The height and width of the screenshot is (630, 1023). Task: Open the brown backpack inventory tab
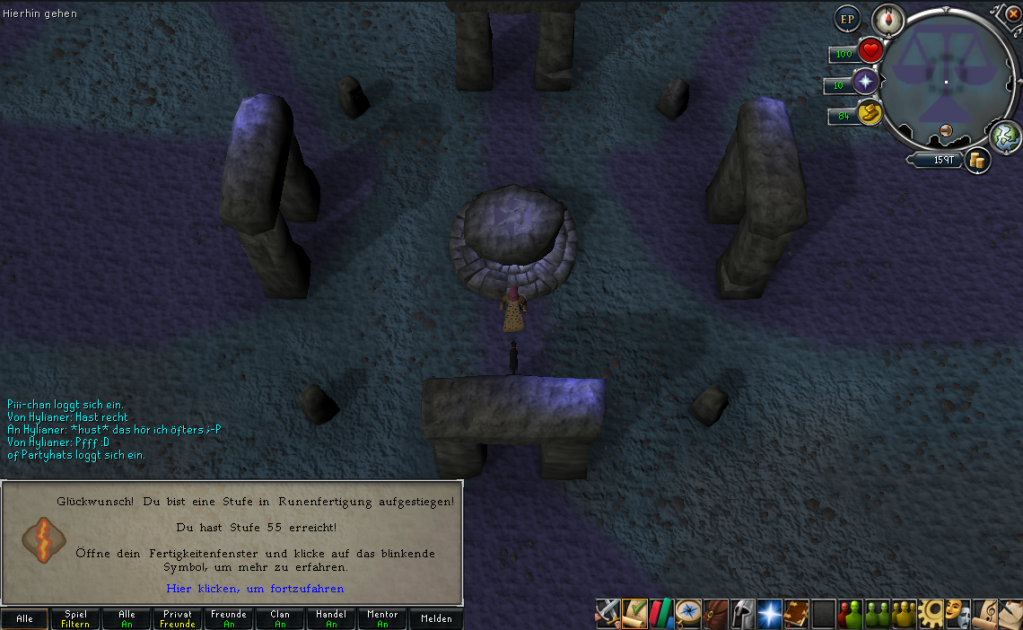coord(714,611)
